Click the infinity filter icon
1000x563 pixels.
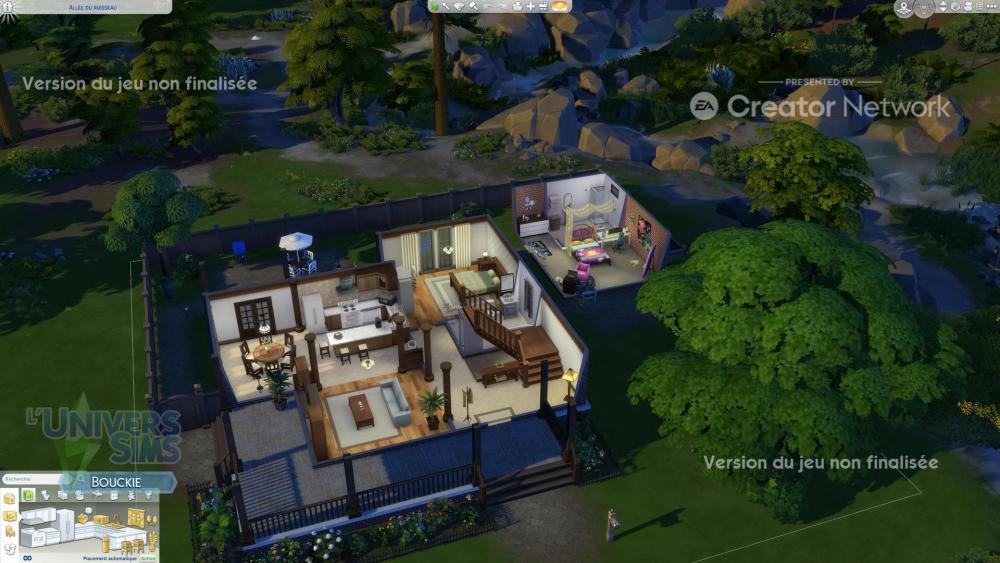pos(27,557)
